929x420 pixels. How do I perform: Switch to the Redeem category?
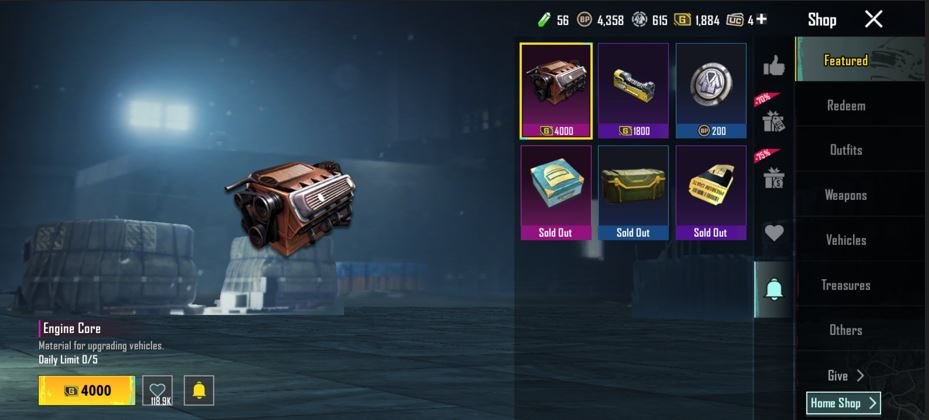click(845, 105)
